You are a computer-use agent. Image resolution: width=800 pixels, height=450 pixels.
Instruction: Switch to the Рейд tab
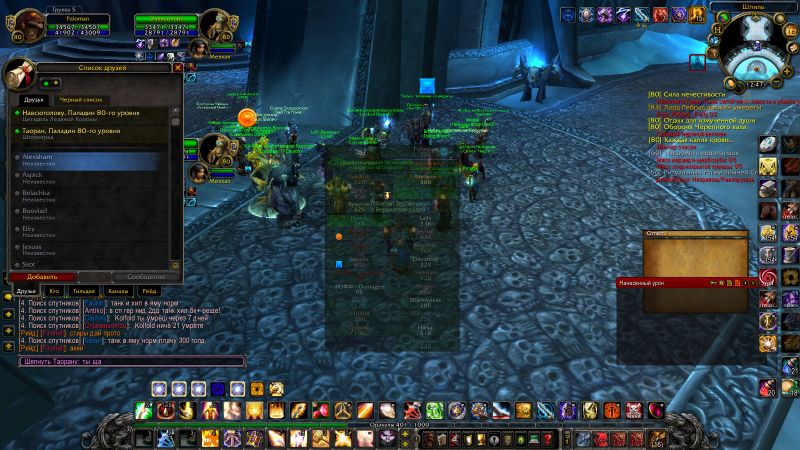pos(148,290)
